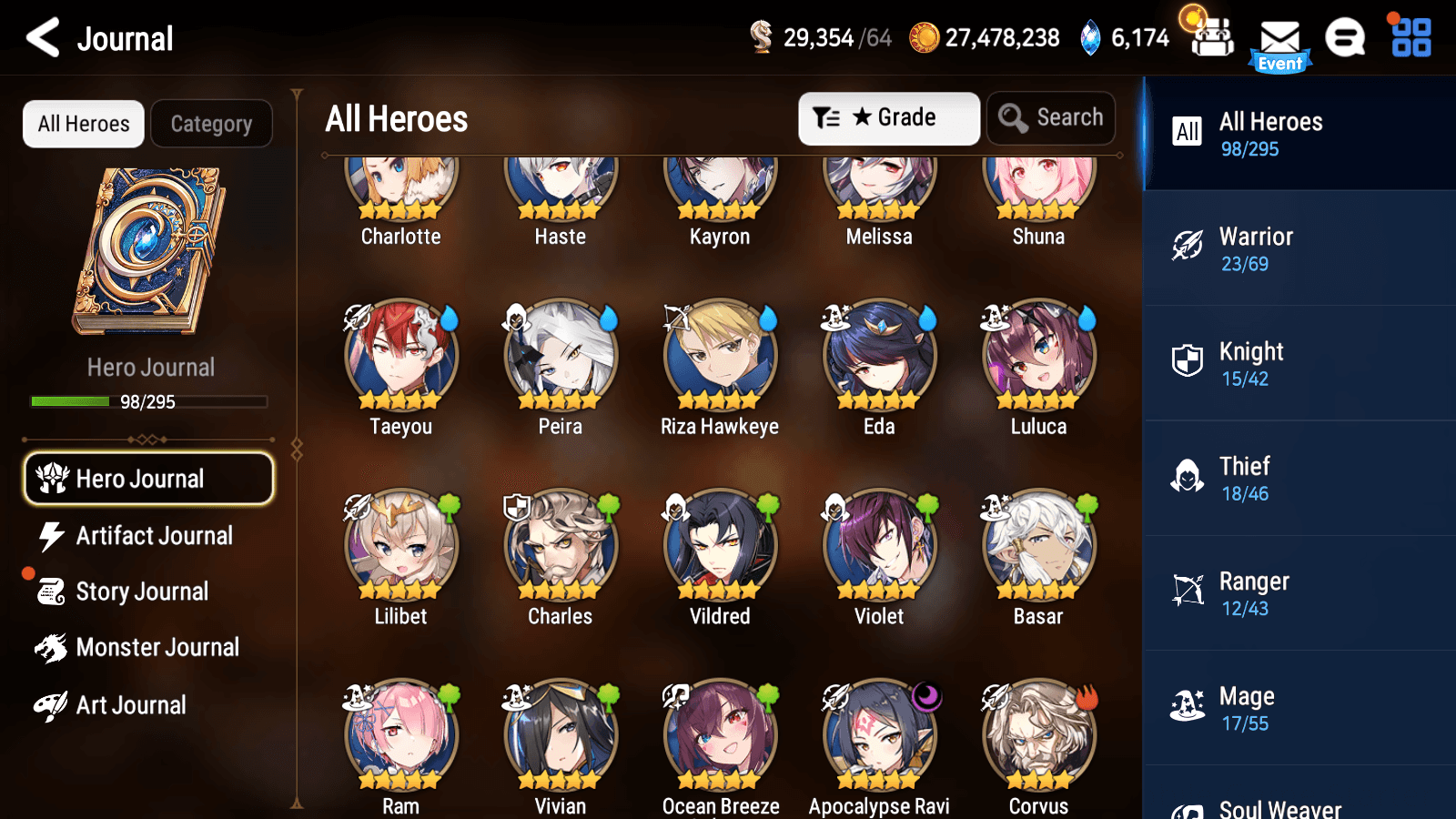The image size is (1456, 819).
Task: Select the Warrior class icon
Action: pos(1189,248)
